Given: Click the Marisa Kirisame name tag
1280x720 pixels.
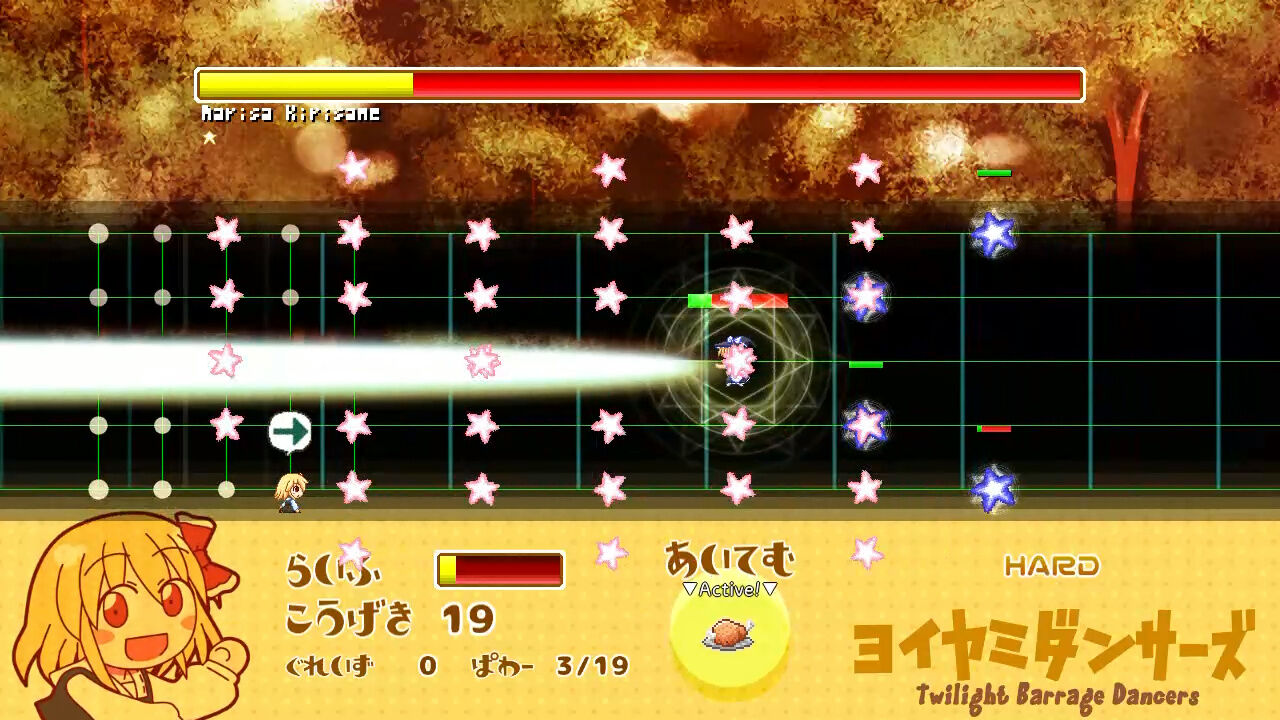Looking at the screenshot, I should (289, 114).
